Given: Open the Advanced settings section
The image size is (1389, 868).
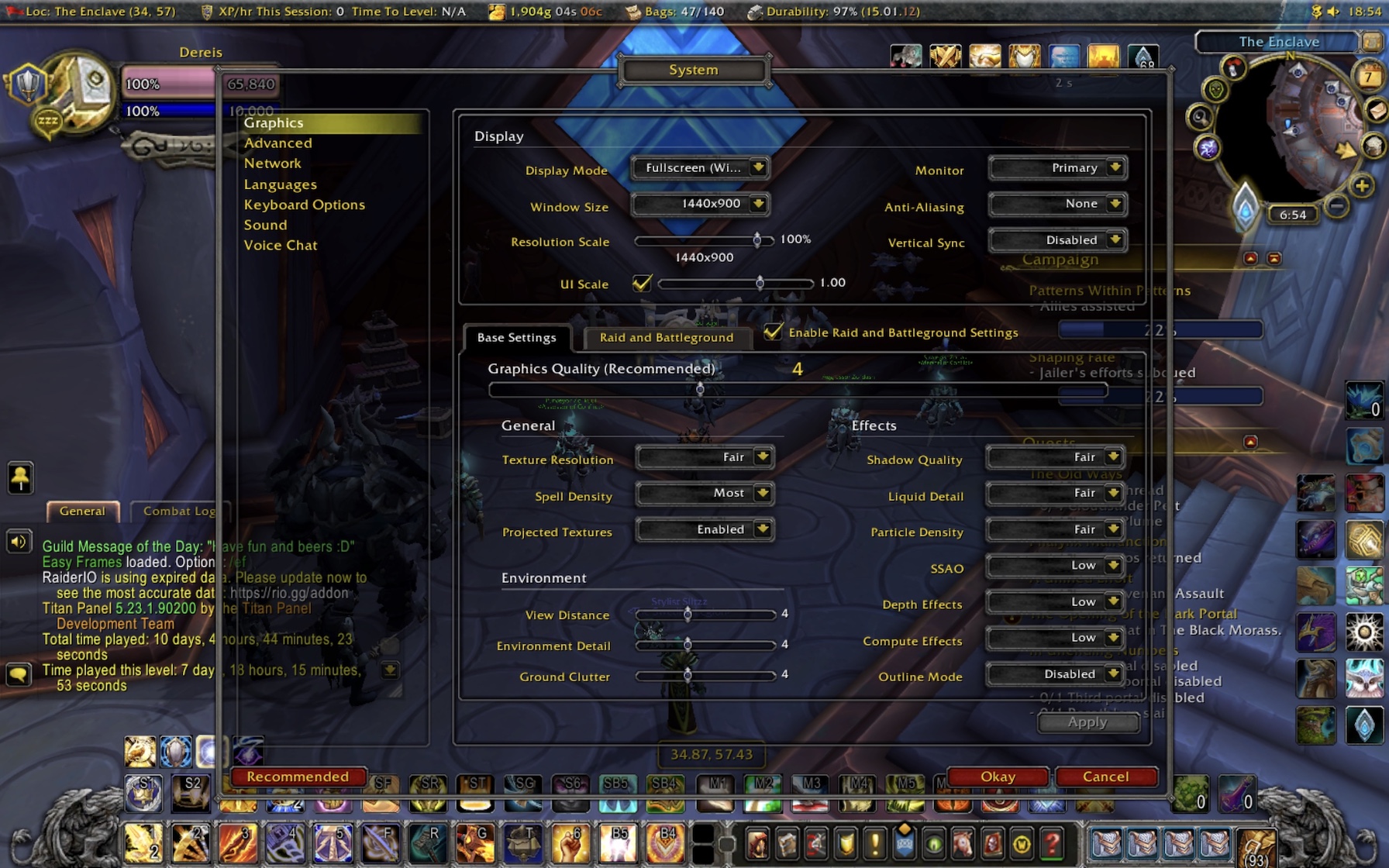Looking at the screenshot, I should click(x=278, y=143).
